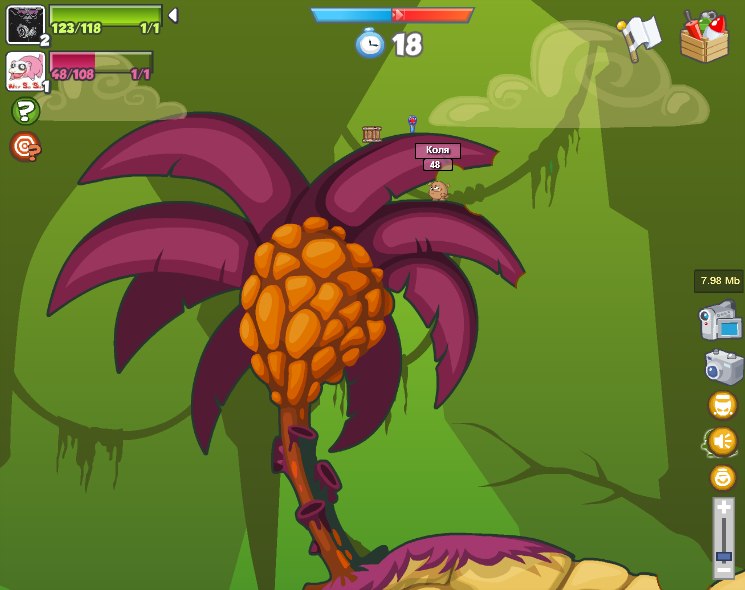The width and height of the screenshot is (745, 590).
Task: Click the blue zoom slider handle
Action: pos(723,556)
